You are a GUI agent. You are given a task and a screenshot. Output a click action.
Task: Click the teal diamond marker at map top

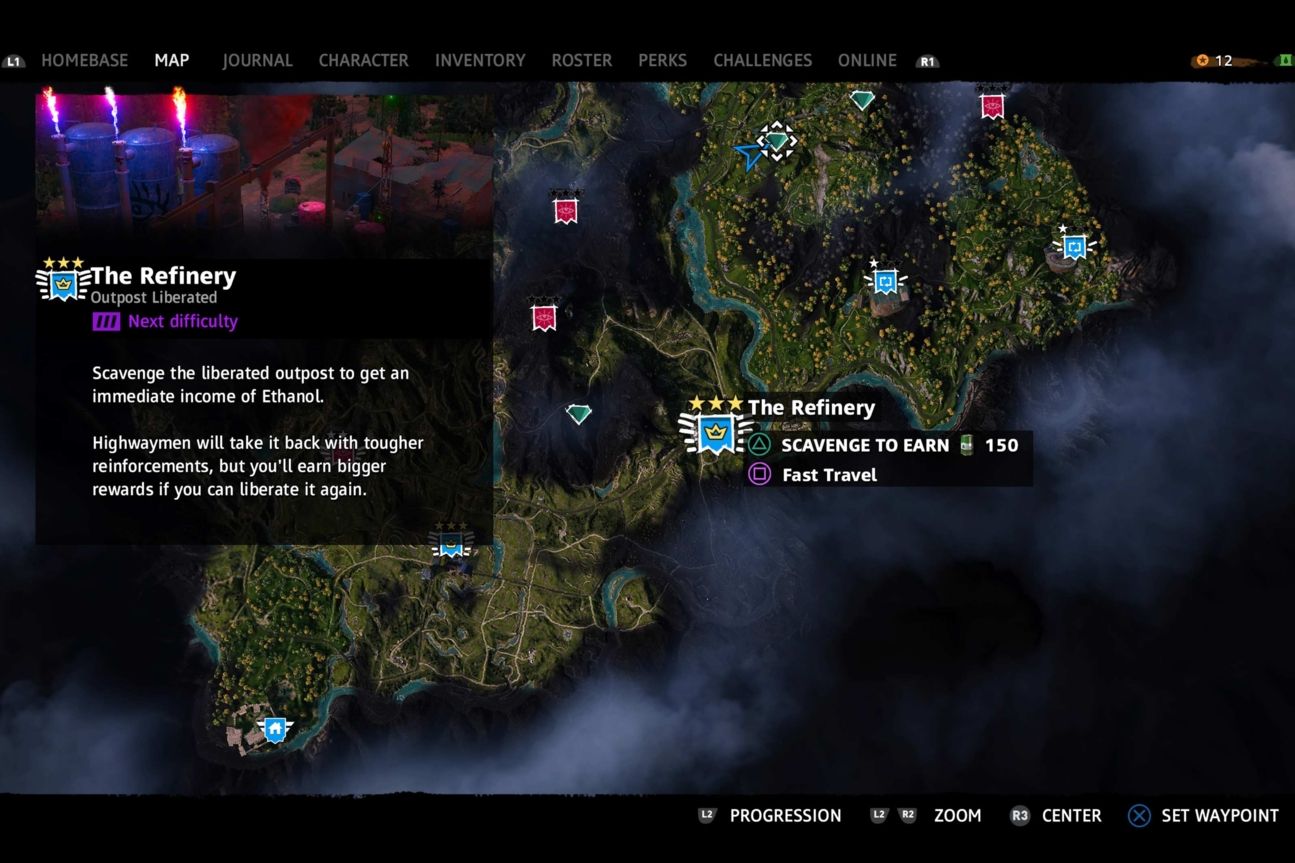(861, 100)
